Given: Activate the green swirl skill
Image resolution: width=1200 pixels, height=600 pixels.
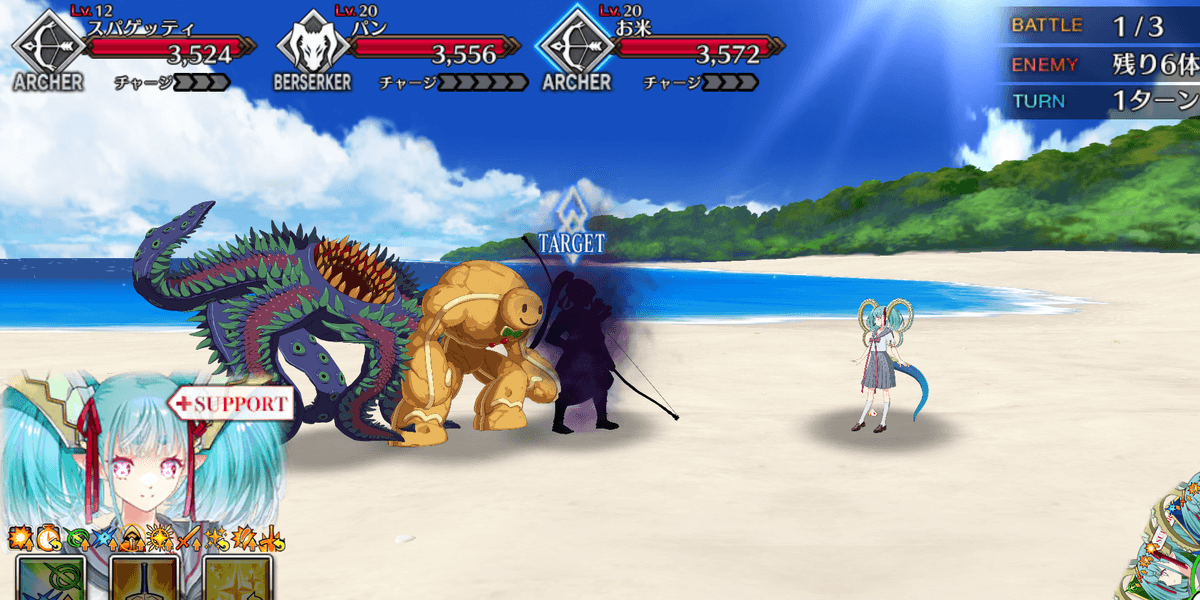Looking at the screenshot, I should pyautogui.click(x=50, y=578).
